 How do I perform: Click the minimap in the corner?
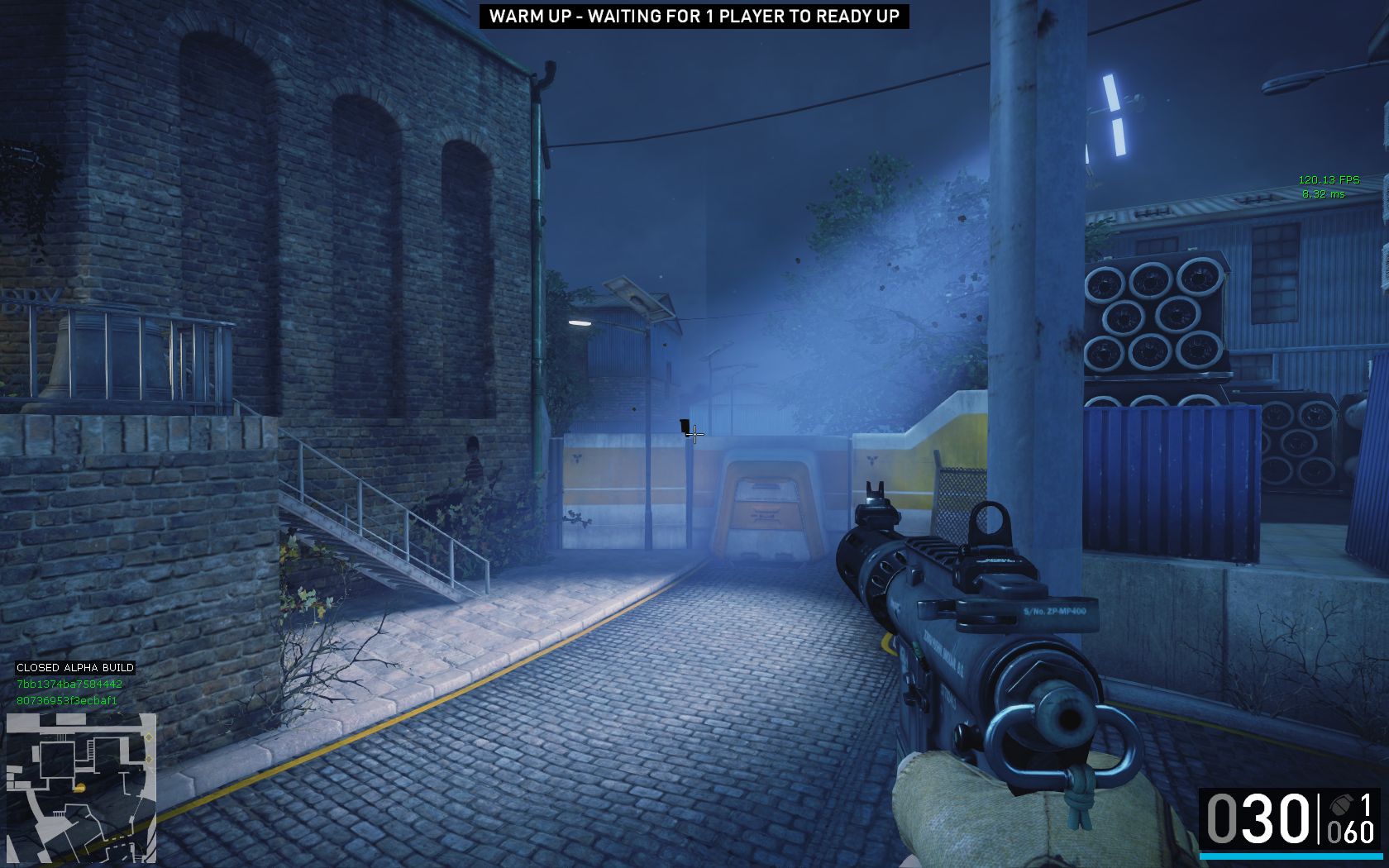point(81,787)
